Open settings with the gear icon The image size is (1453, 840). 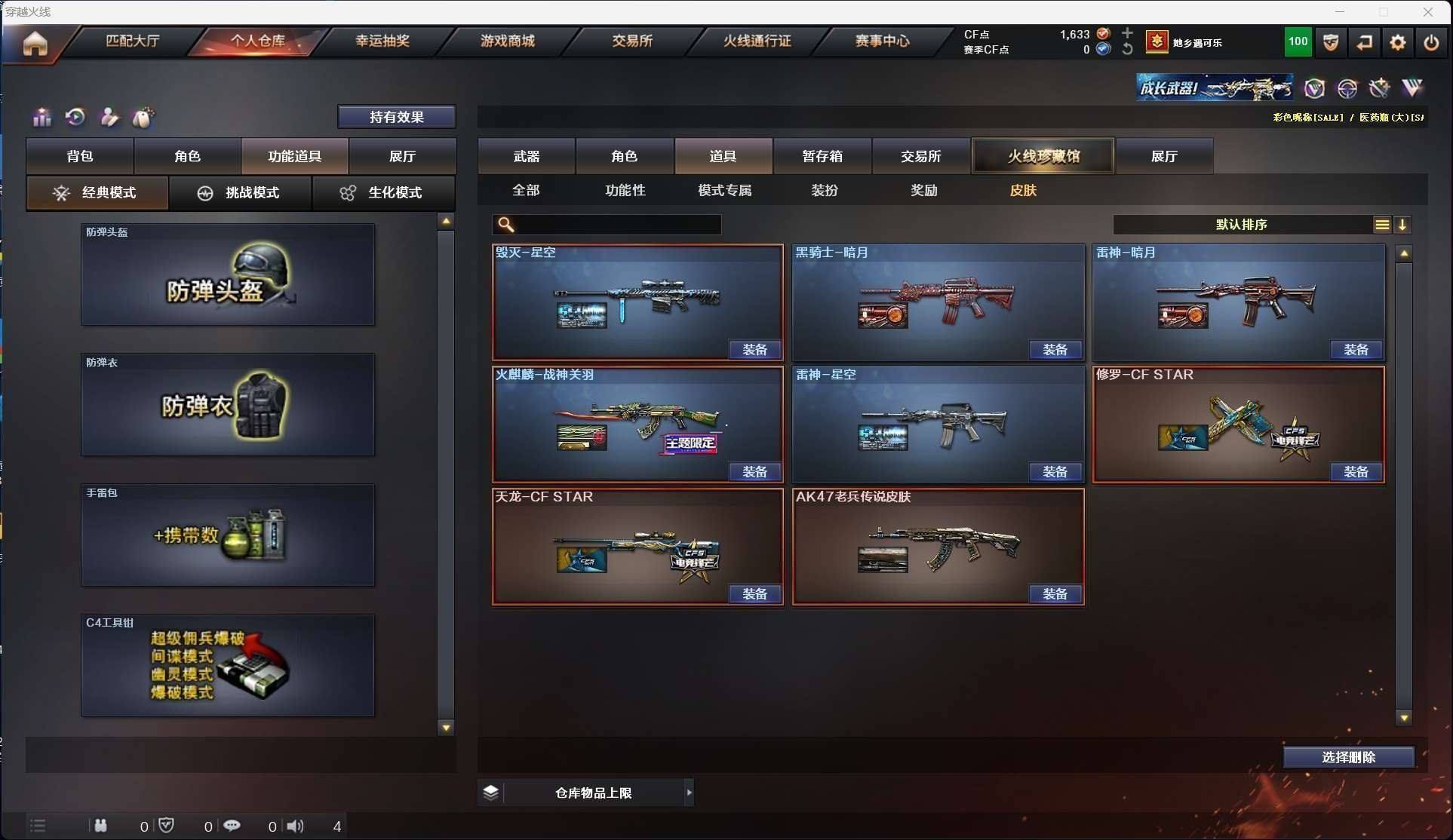(x=1397, y=43)
